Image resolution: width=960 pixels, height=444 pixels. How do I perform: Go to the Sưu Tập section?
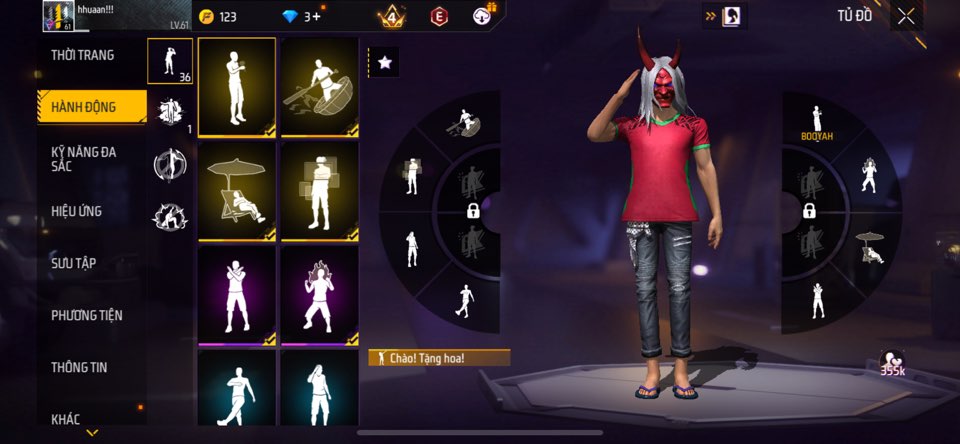(74, 263)
